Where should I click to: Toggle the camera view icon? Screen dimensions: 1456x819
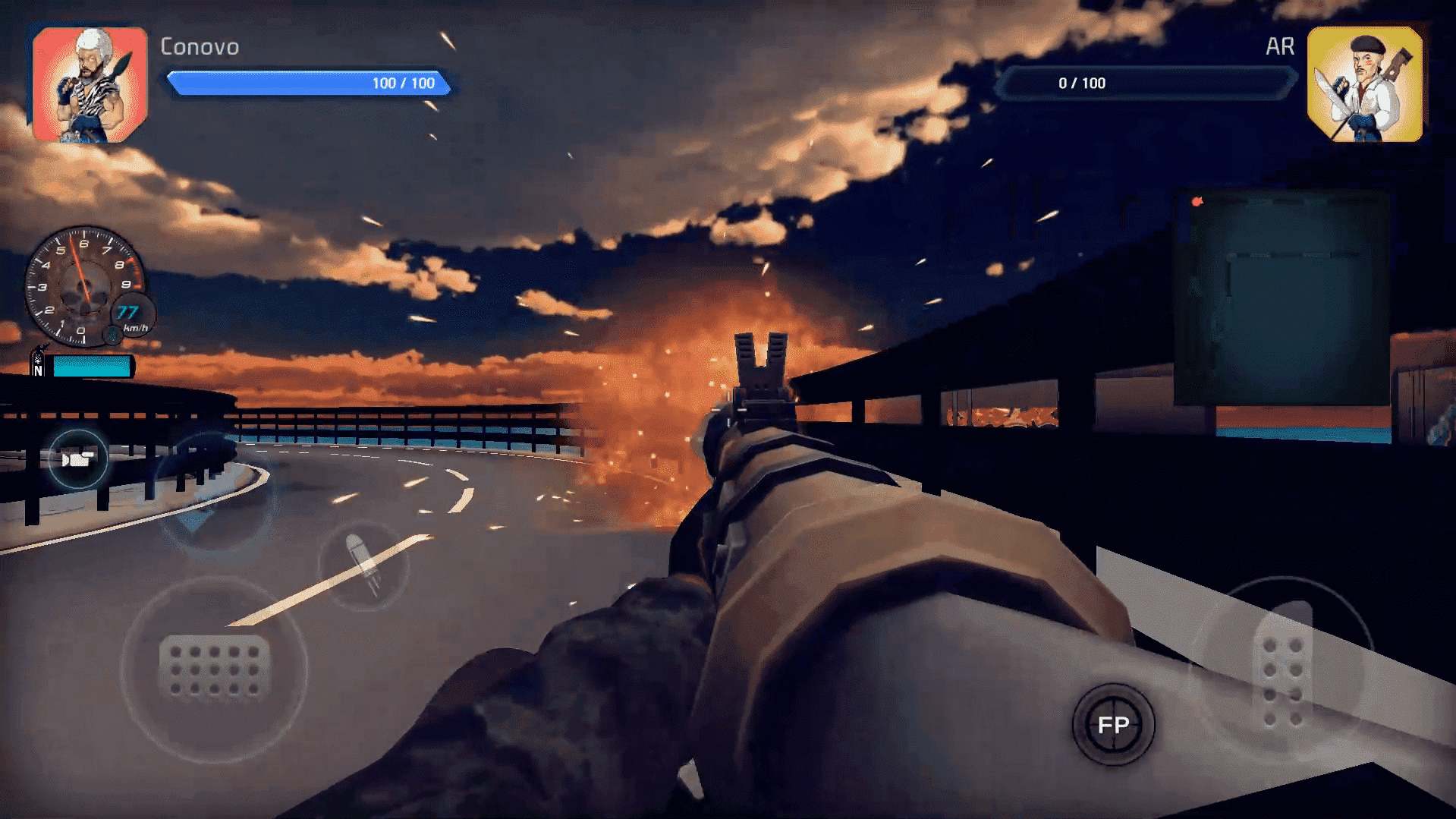(x=77, y=459)
